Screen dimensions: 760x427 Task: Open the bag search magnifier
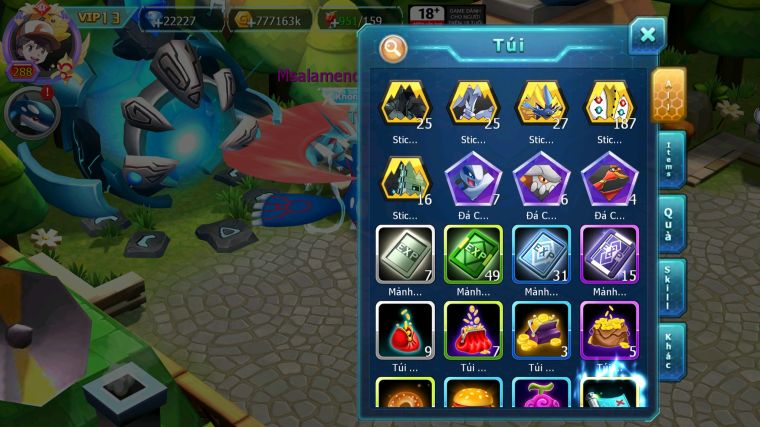(394, 47)
